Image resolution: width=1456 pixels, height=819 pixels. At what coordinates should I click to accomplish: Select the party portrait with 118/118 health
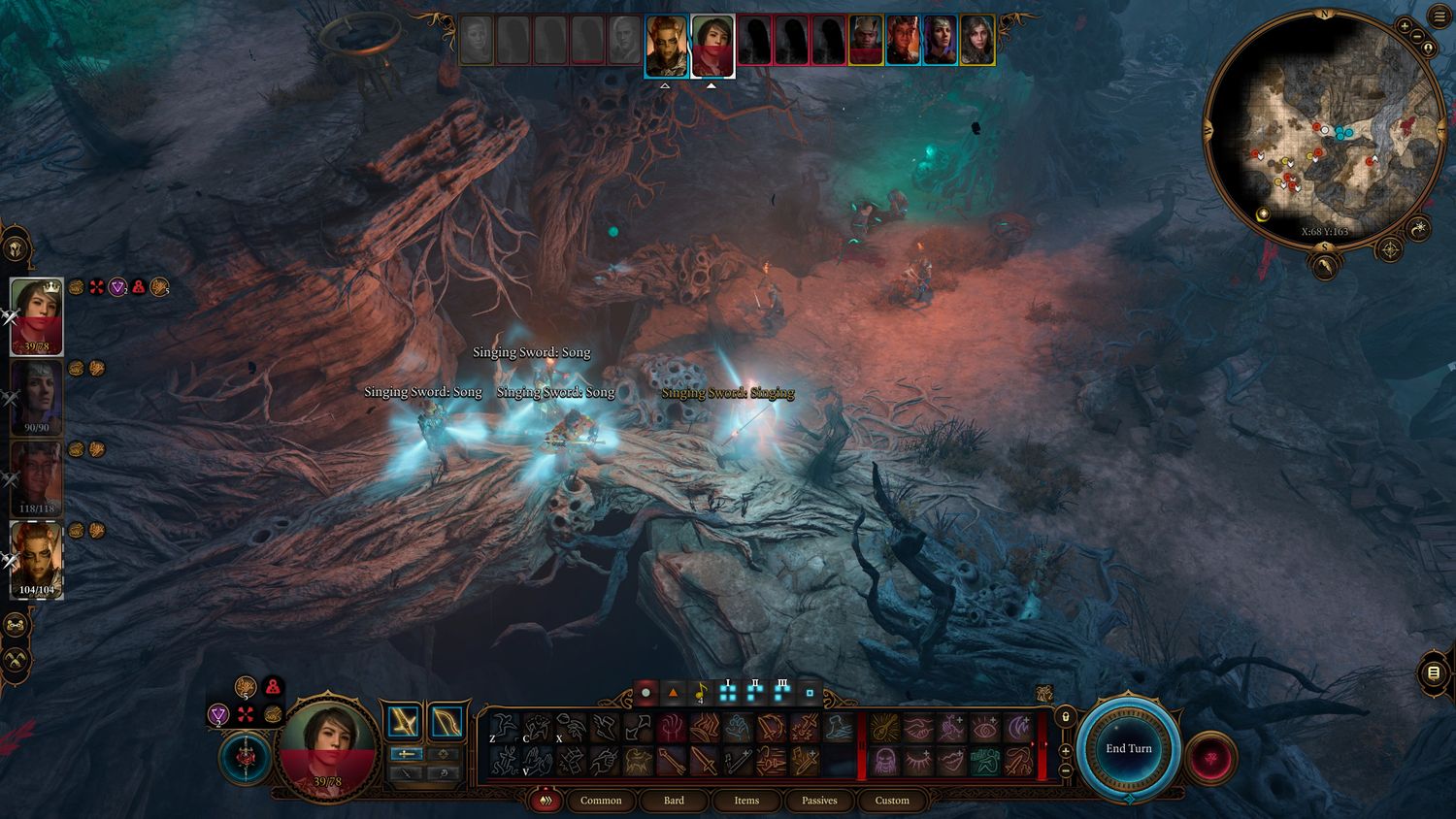(x=37, y=479)
